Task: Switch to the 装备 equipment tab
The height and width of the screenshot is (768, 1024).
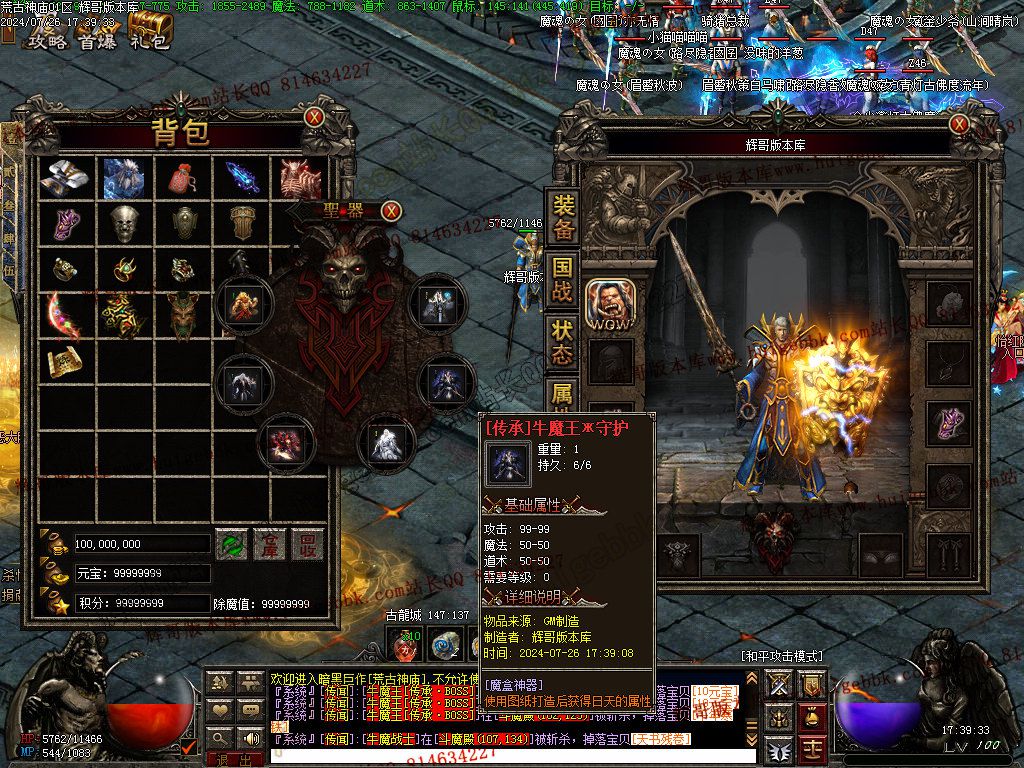Action: coord(564,217)
